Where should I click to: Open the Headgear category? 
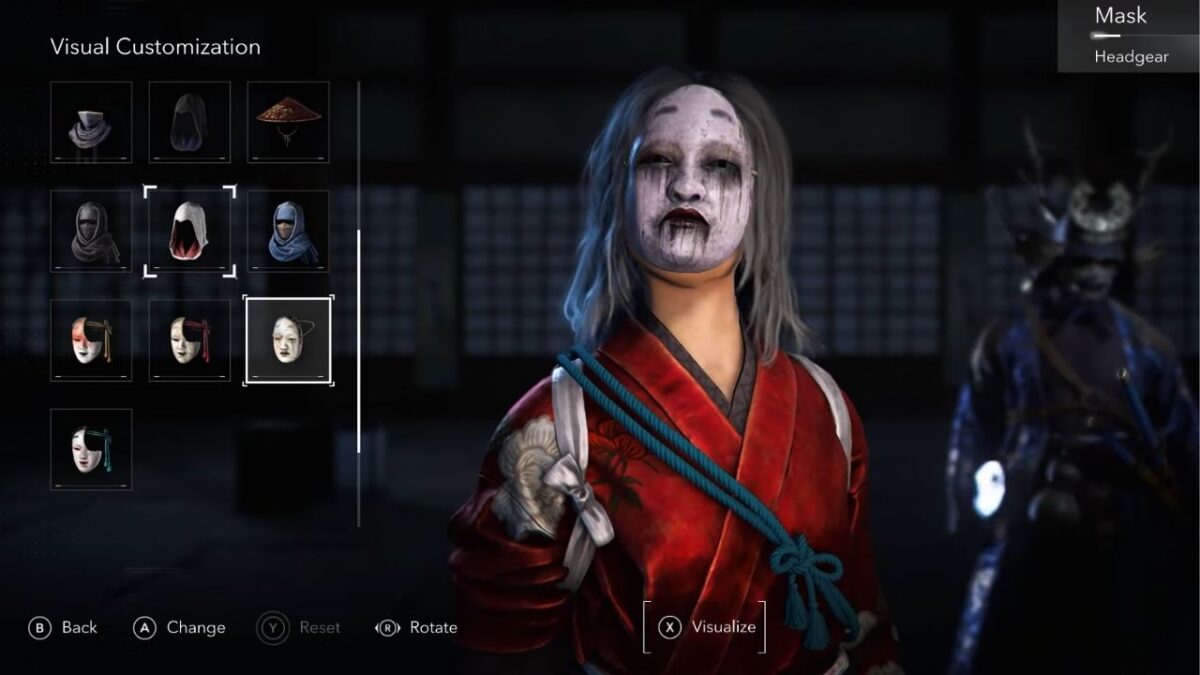tap(1131, 57)
